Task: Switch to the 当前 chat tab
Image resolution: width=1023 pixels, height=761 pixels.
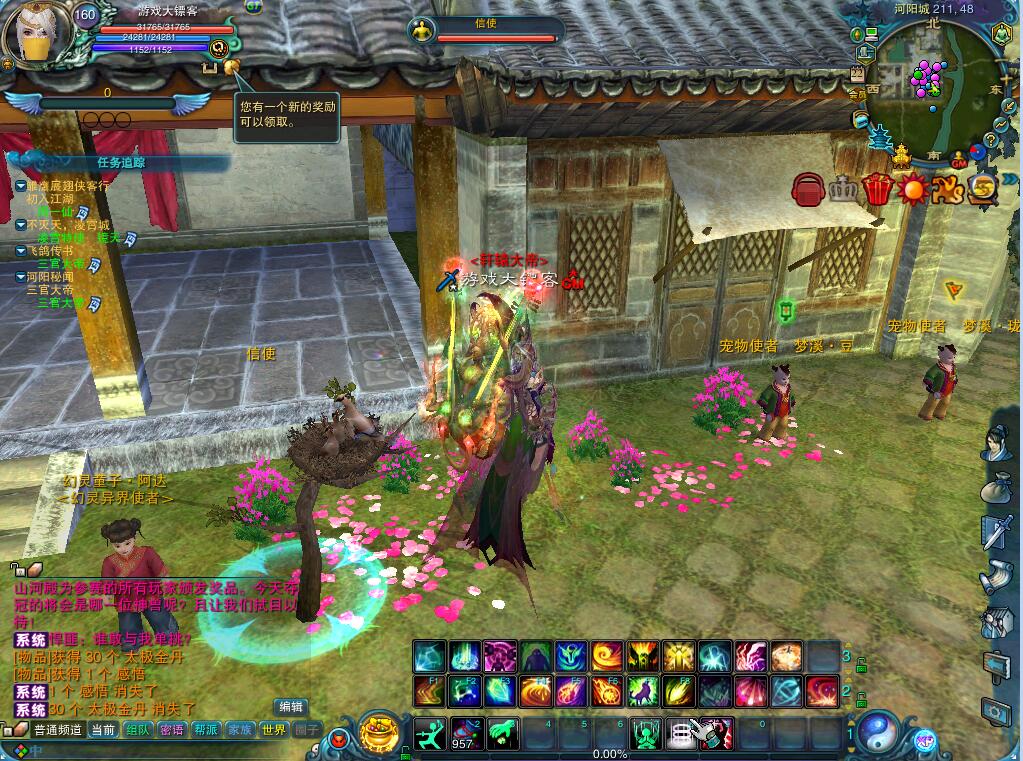Action: [x=103, y=730]
